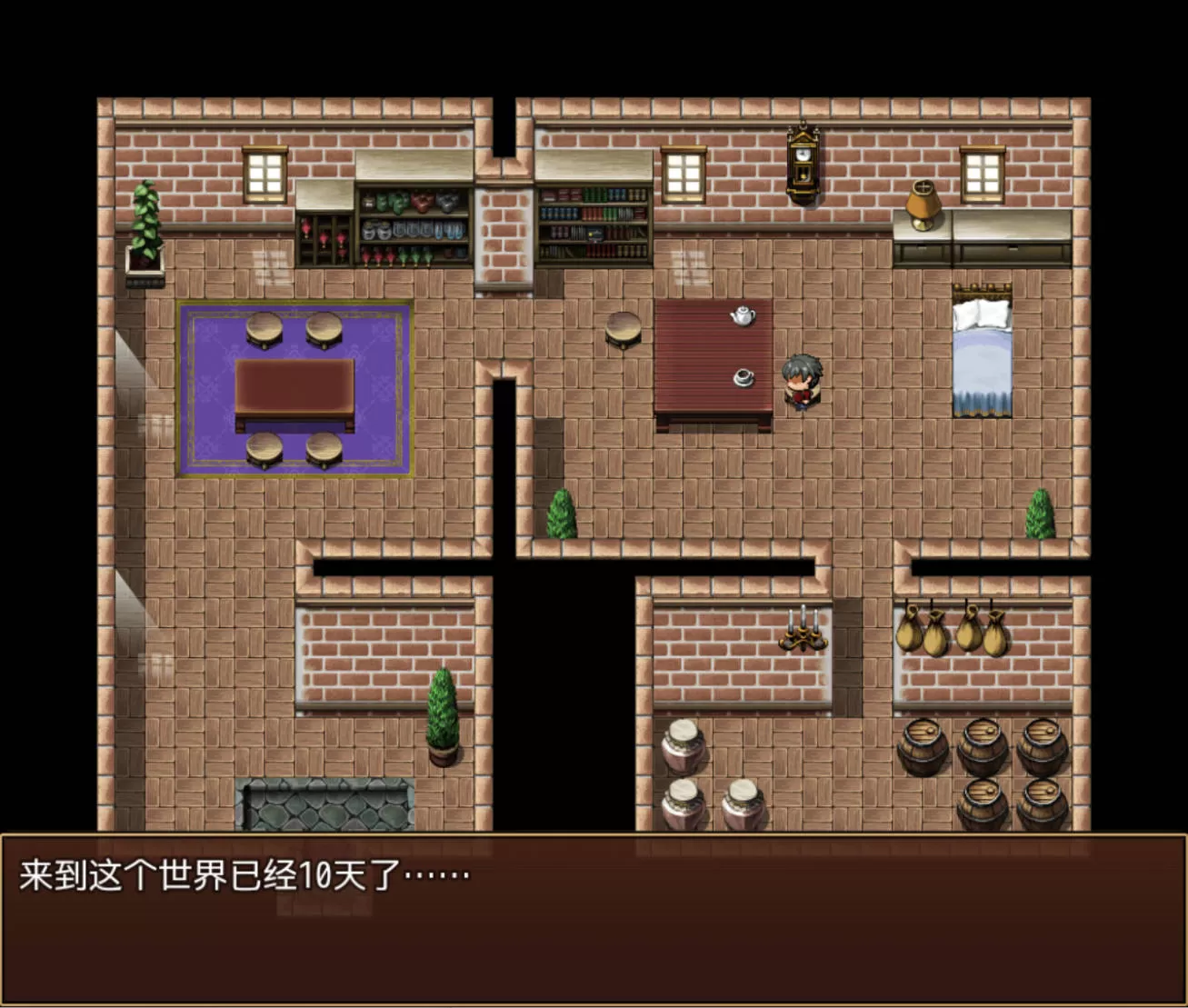
Task: Select the cypress tree near the well room
Action: 440,709
